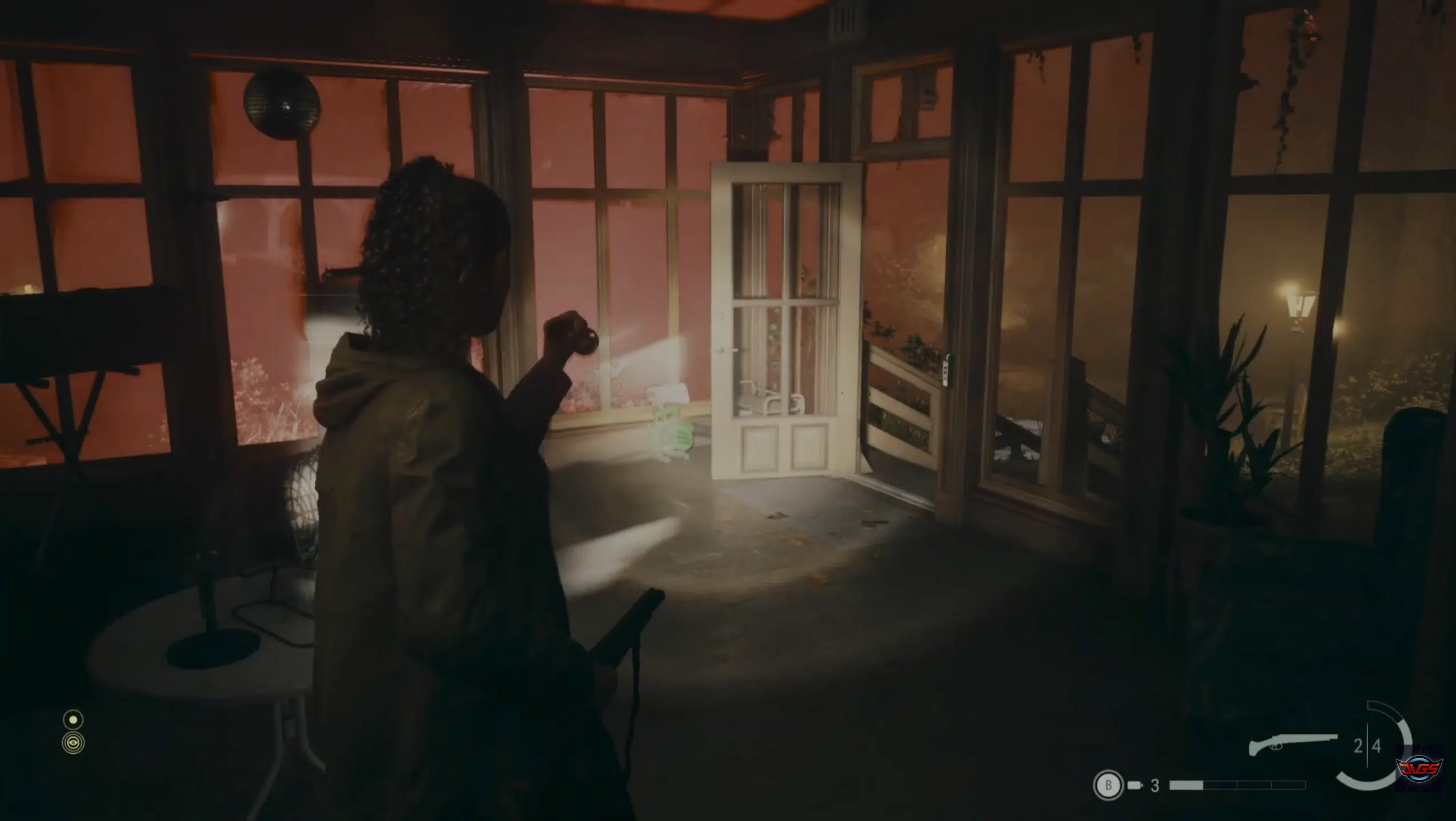Click the flashlight battery charge indicator
Image resolution: width=1456 pixels, height=821 pixels.
(73, 718)
